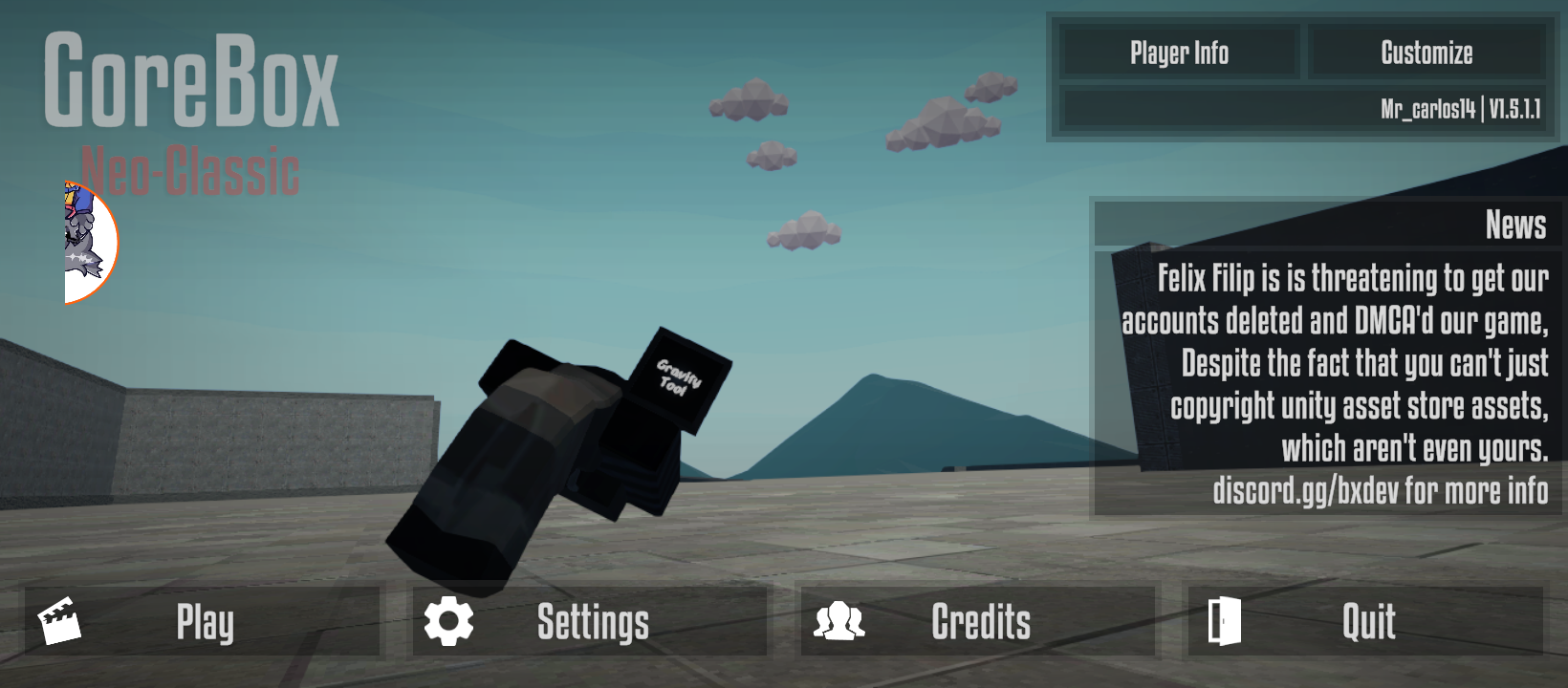This screenshot has height=688, width=1568.
Task: Choose the Customize button
Action: pyautogui.click(x=1426, y=54)
